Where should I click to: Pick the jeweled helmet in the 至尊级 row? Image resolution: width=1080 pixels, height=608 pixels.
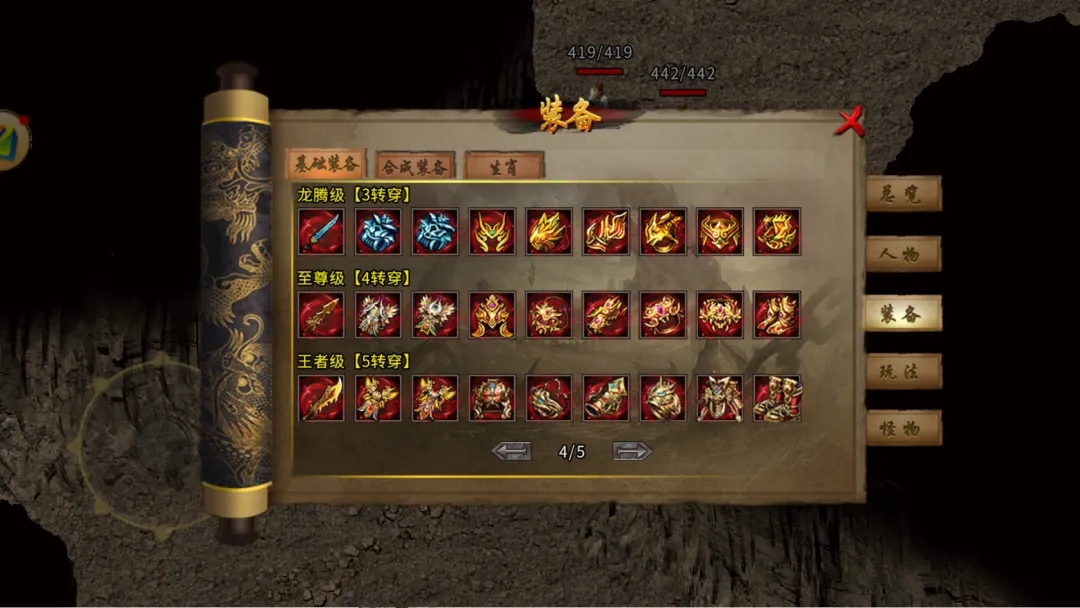pyautogui.click(x=492, y=315)
